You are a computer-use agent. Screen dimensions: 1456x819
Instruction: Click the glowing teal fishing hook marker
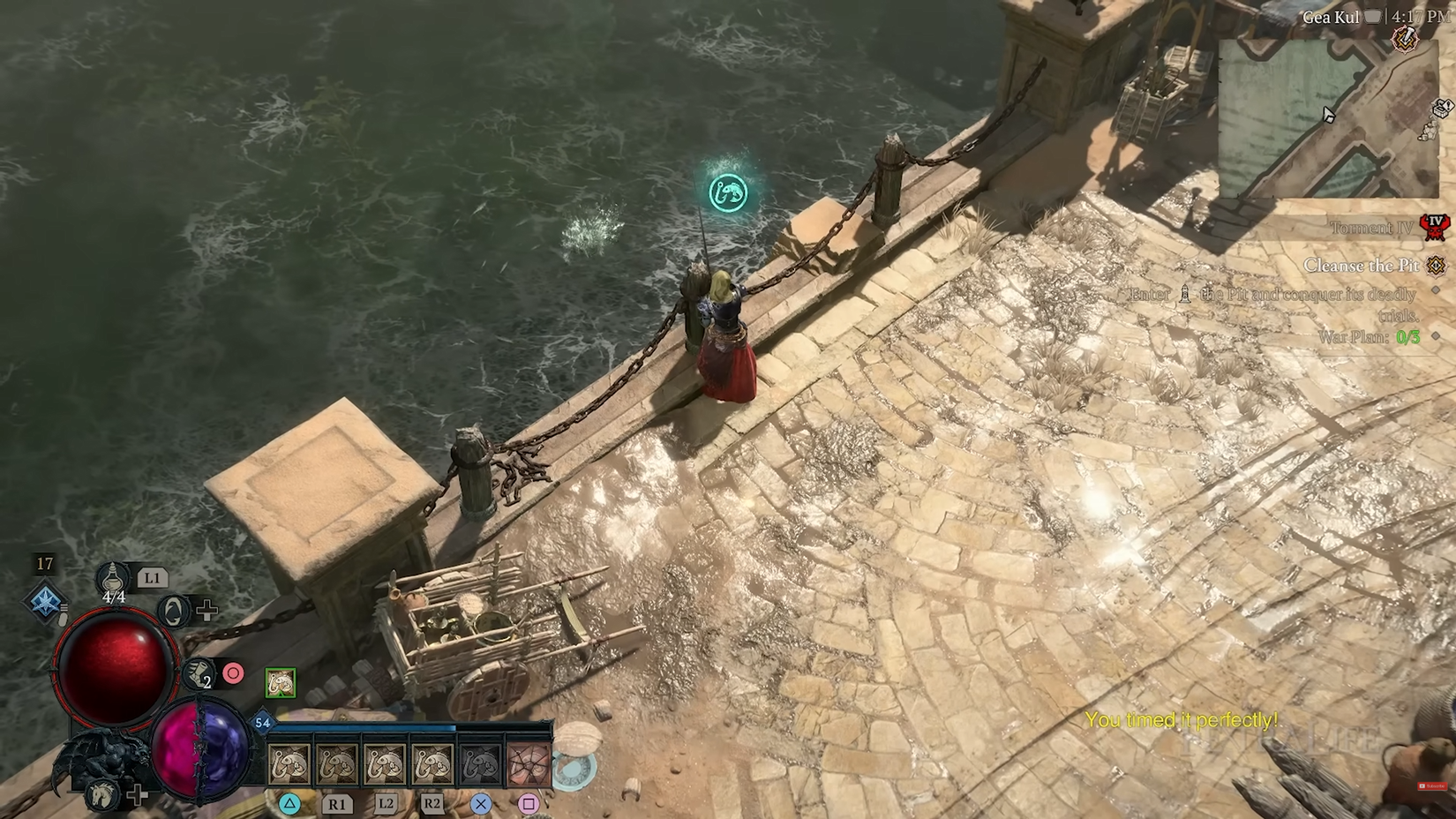click(x=728, y=192)
